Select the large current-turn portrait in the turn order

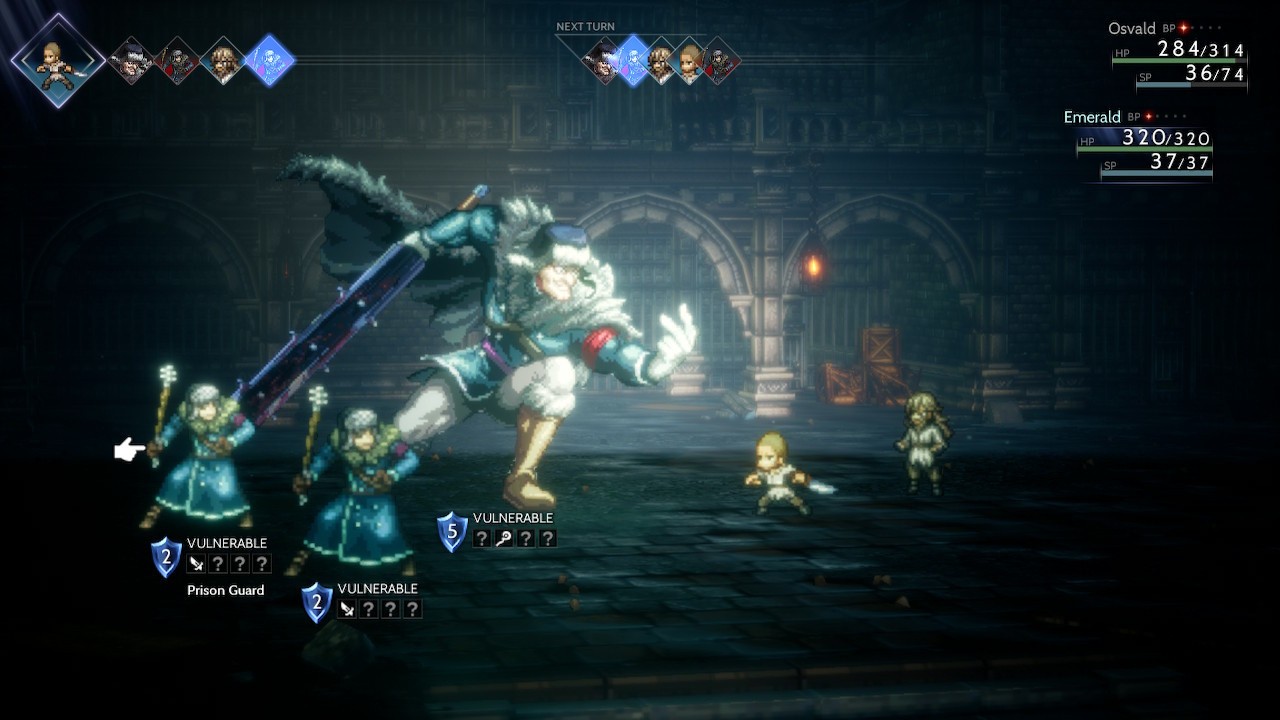point(58,60)
